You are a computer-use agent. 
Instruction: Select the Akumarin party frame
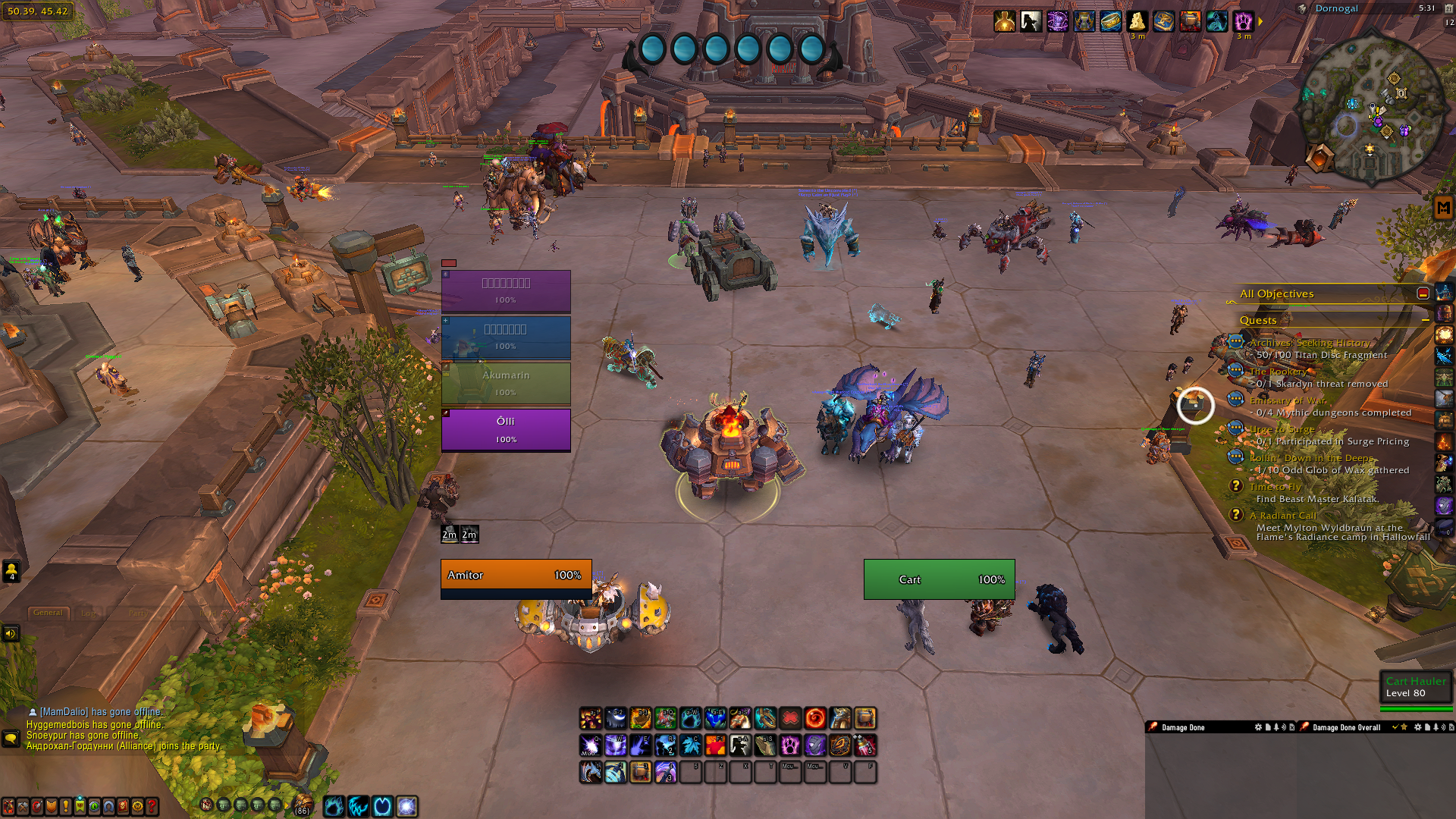point(506,383)
